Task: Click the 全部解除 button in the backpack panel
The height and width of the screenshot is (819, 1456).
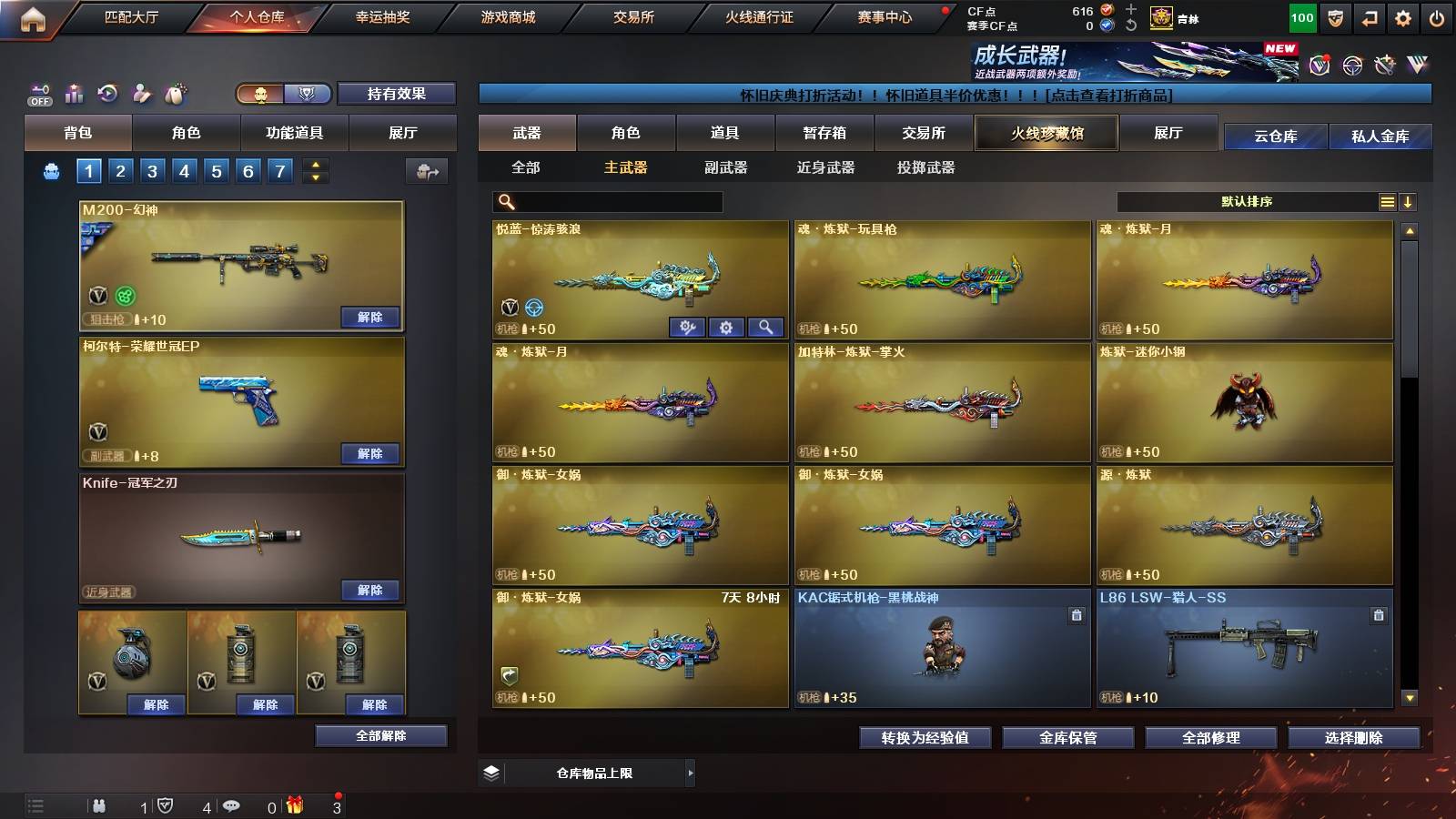Action: tap(380, 735)
